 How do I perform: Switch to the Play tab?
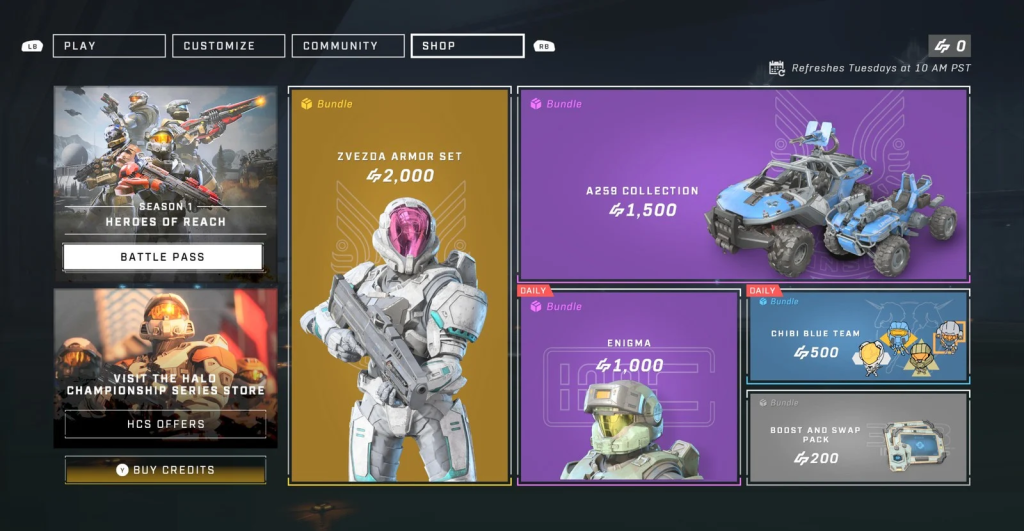[109, 46]
